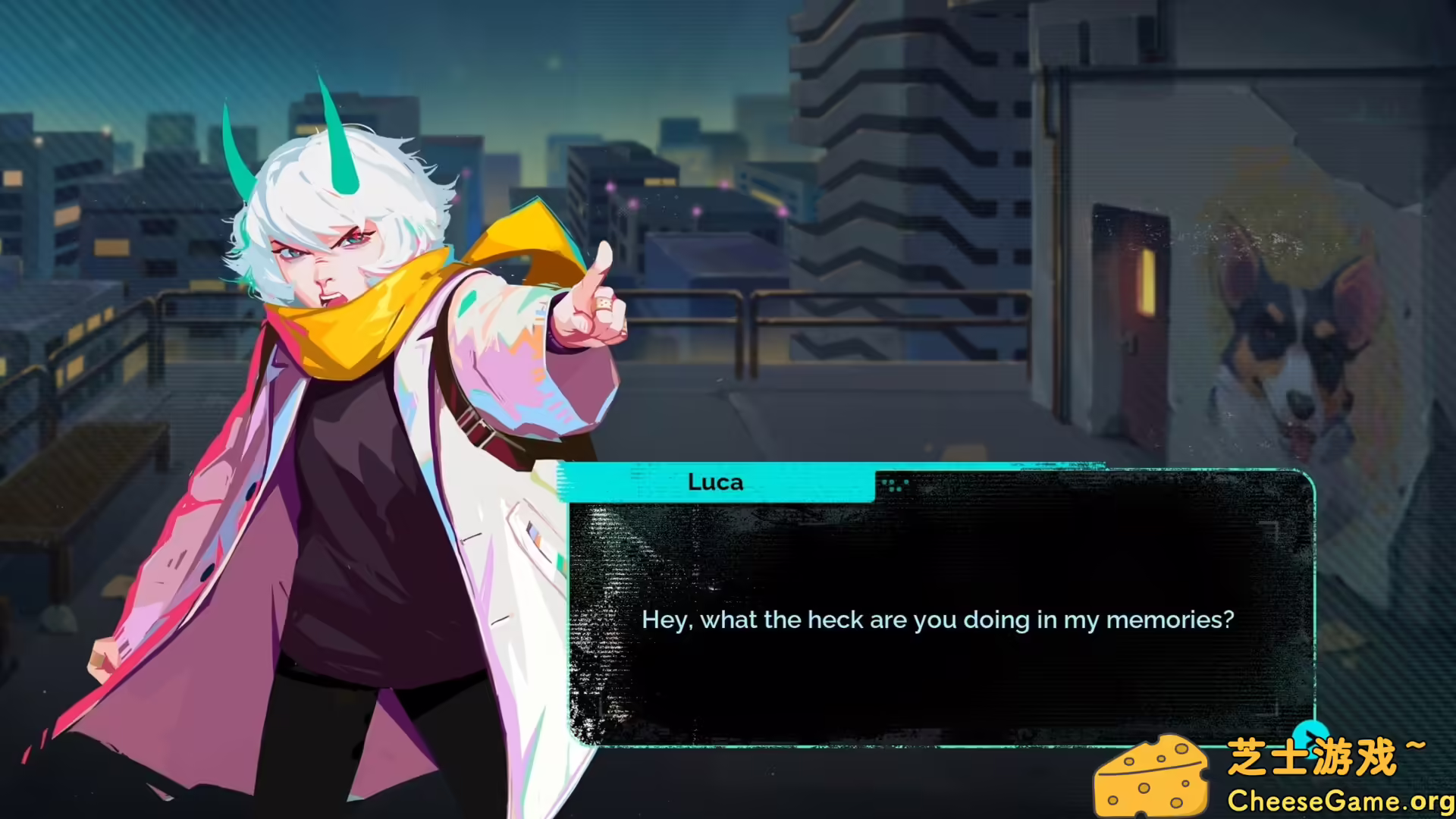Click the dialogue line about memories
Screen dimensions: 1456x819
click(939, 620)
